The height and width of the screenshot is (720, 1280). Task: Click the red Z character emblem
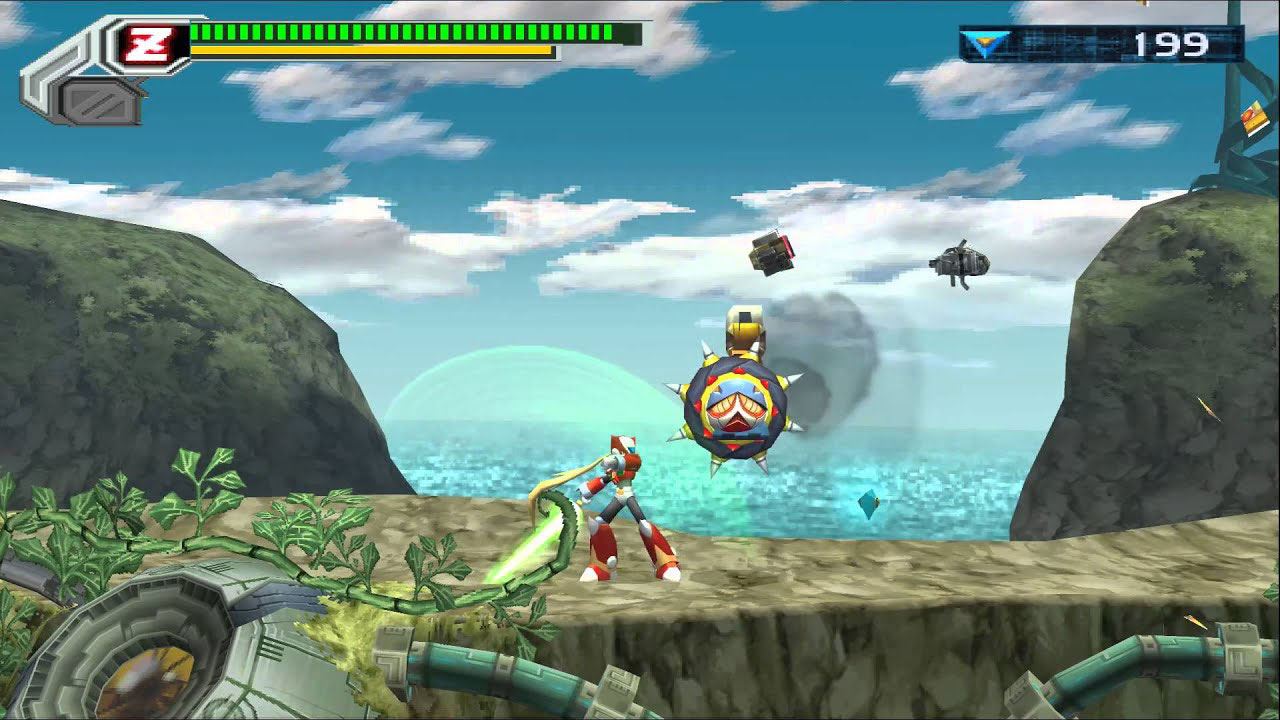click(x=149, y=44)
